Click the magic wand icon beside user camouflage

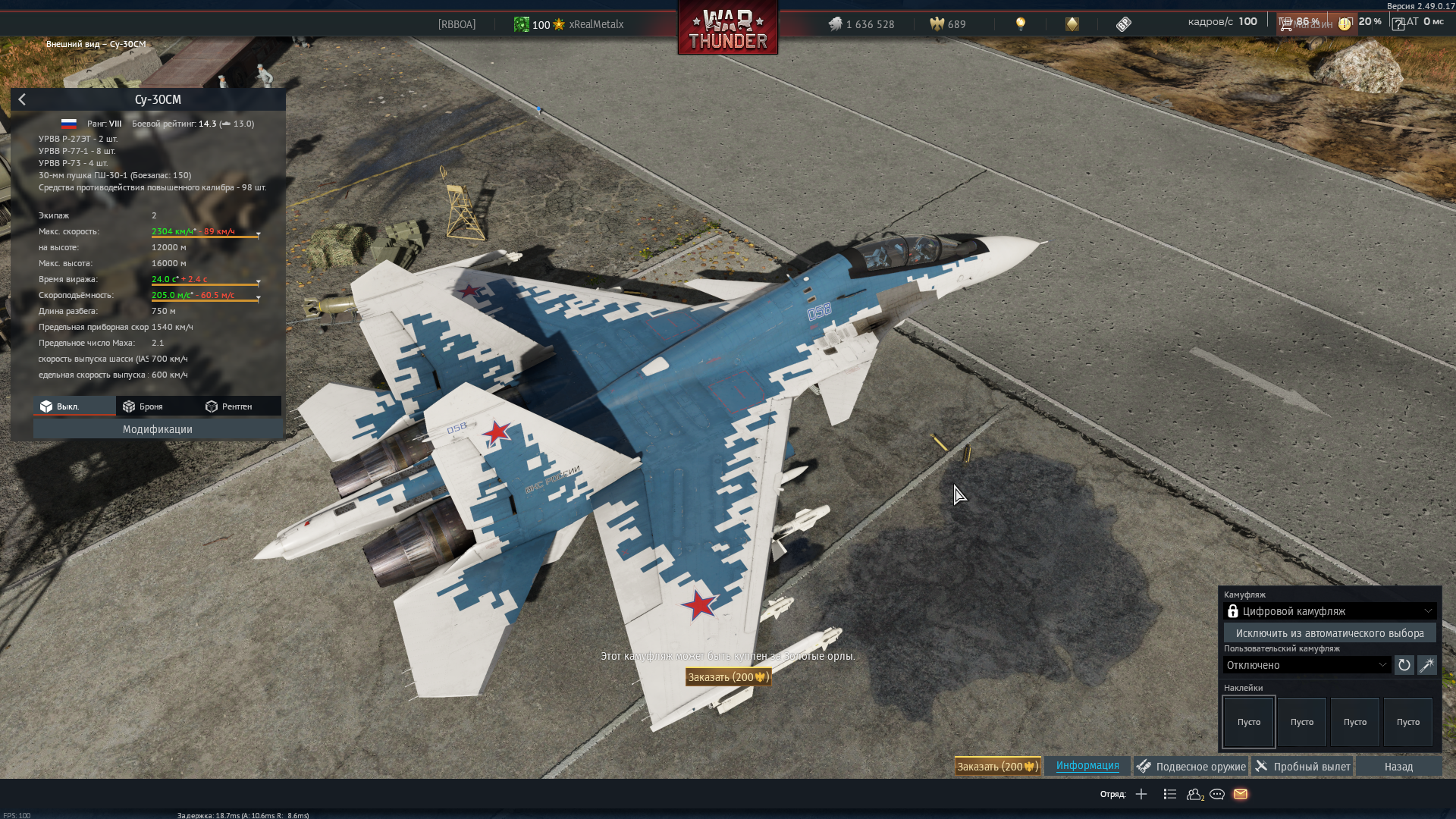(1426, 665)
